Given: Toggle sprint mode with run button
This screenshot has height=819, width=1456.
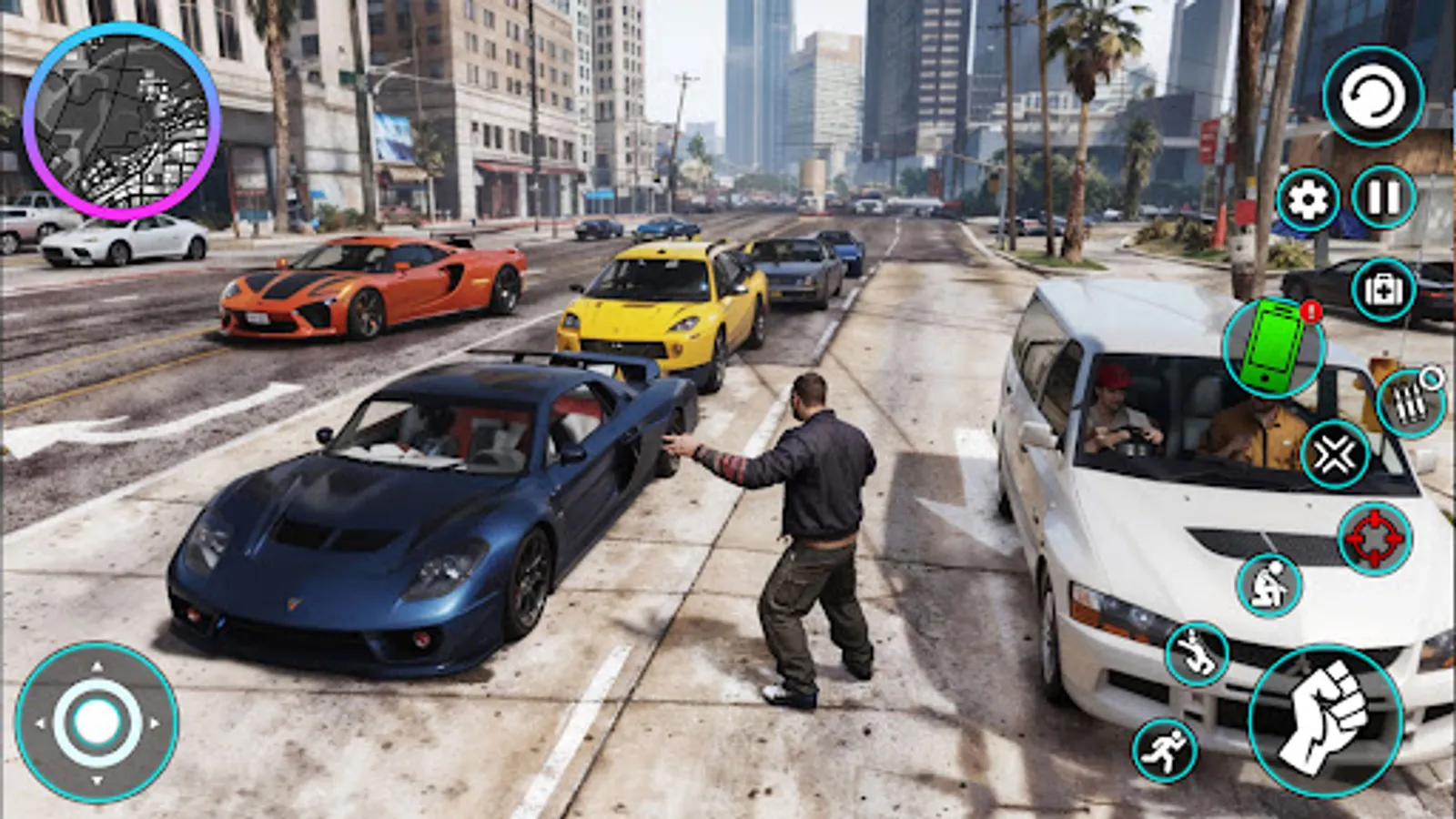Looking at the screenshot, I should click(x=1165, y=750).
